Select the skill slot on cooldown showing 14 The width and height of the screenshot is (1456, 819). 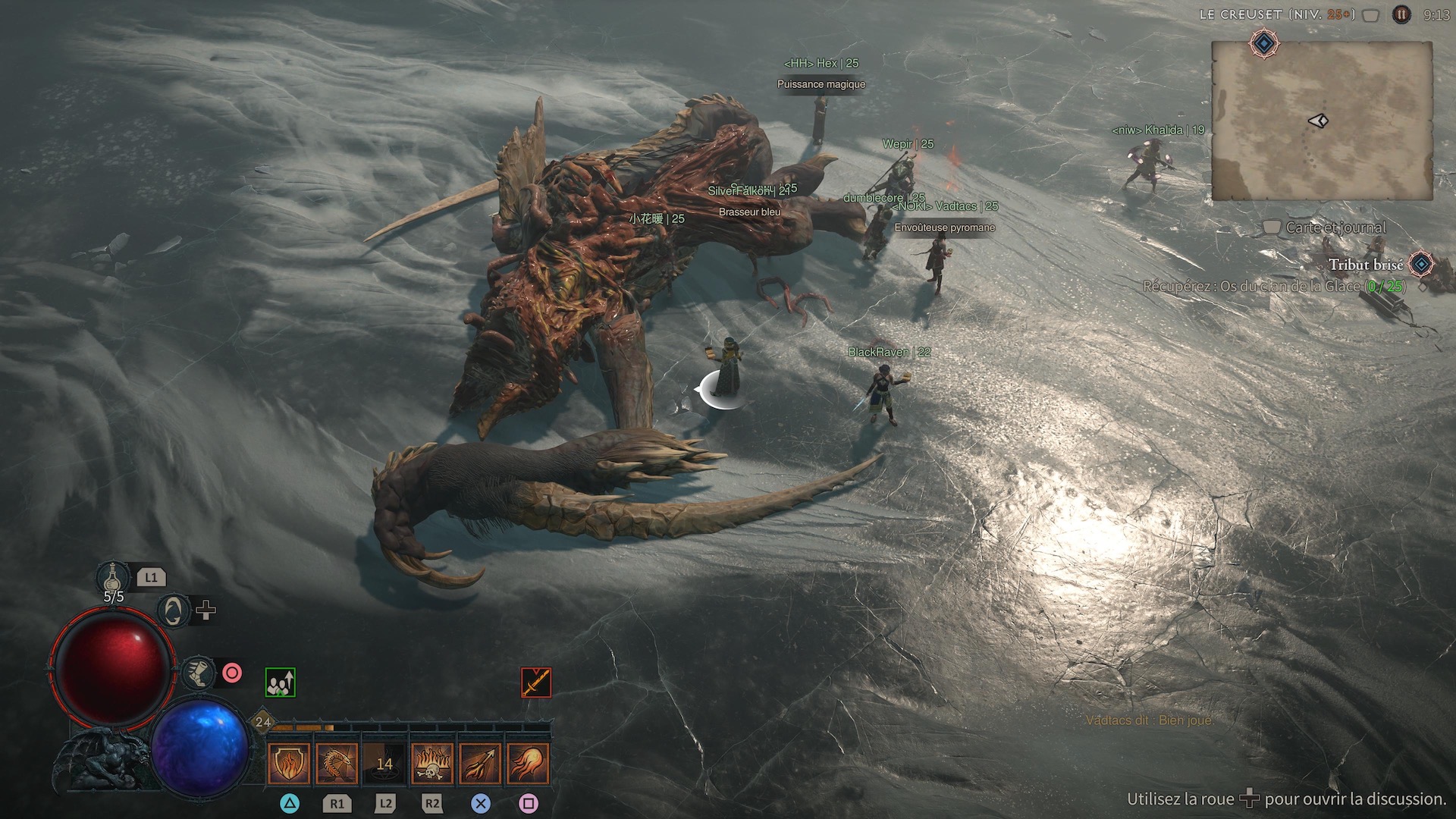[x=384, y=763]
